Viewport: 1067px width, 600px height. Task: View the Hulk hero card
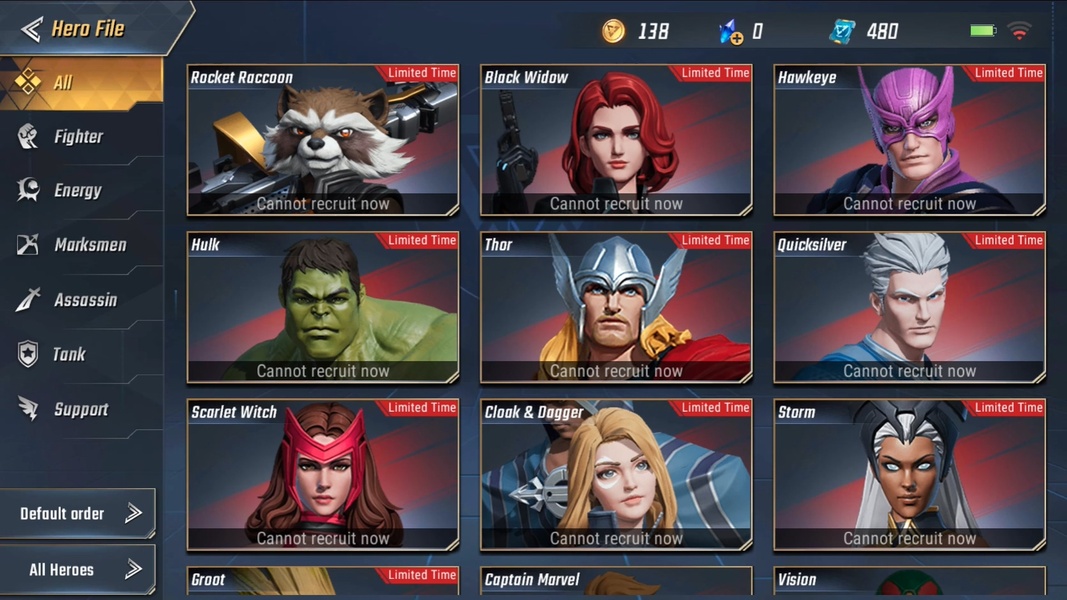(323, 308)
